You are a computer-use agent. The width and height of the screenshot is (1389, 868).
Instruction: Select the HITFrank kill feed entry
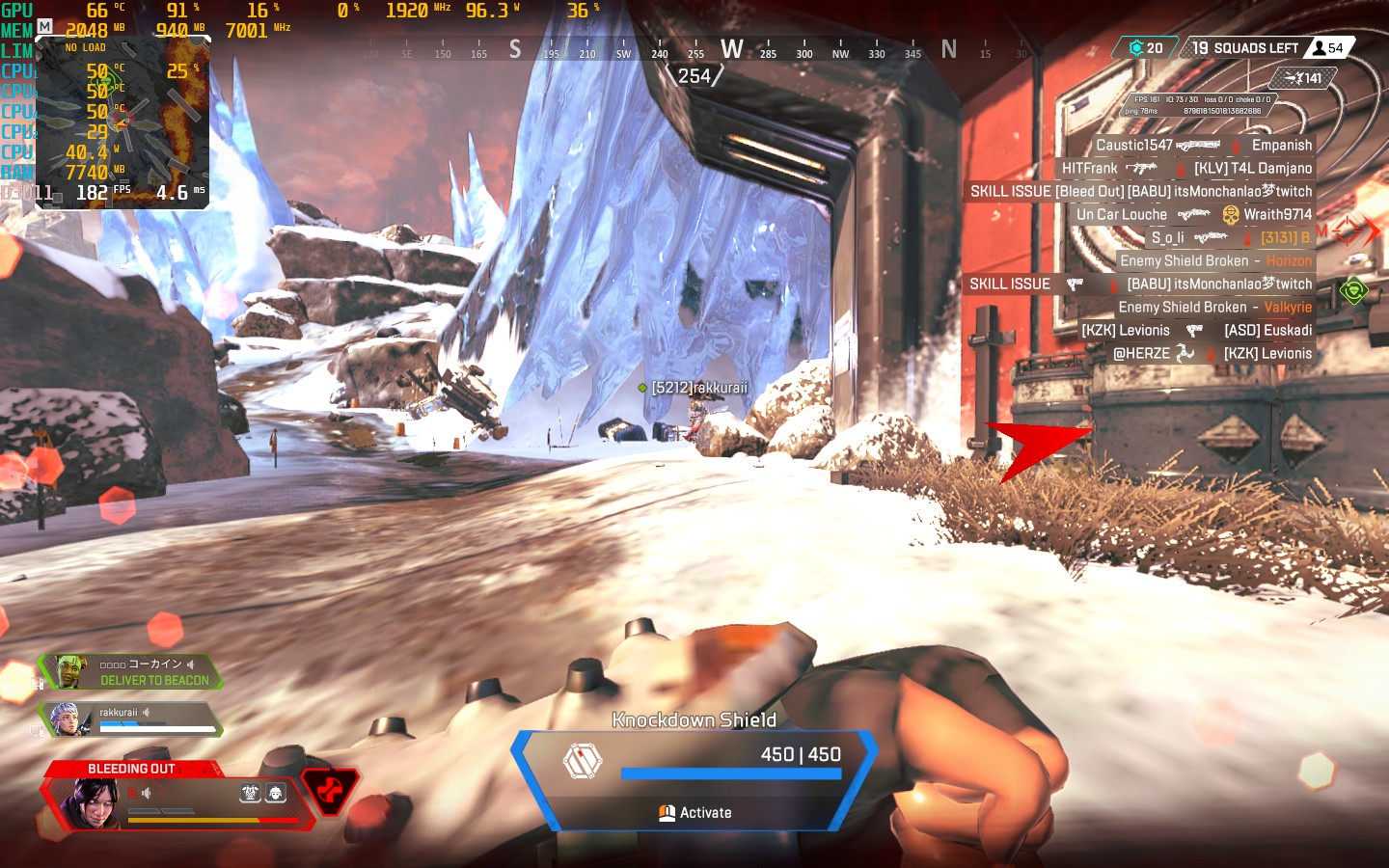pos(1186,169)
